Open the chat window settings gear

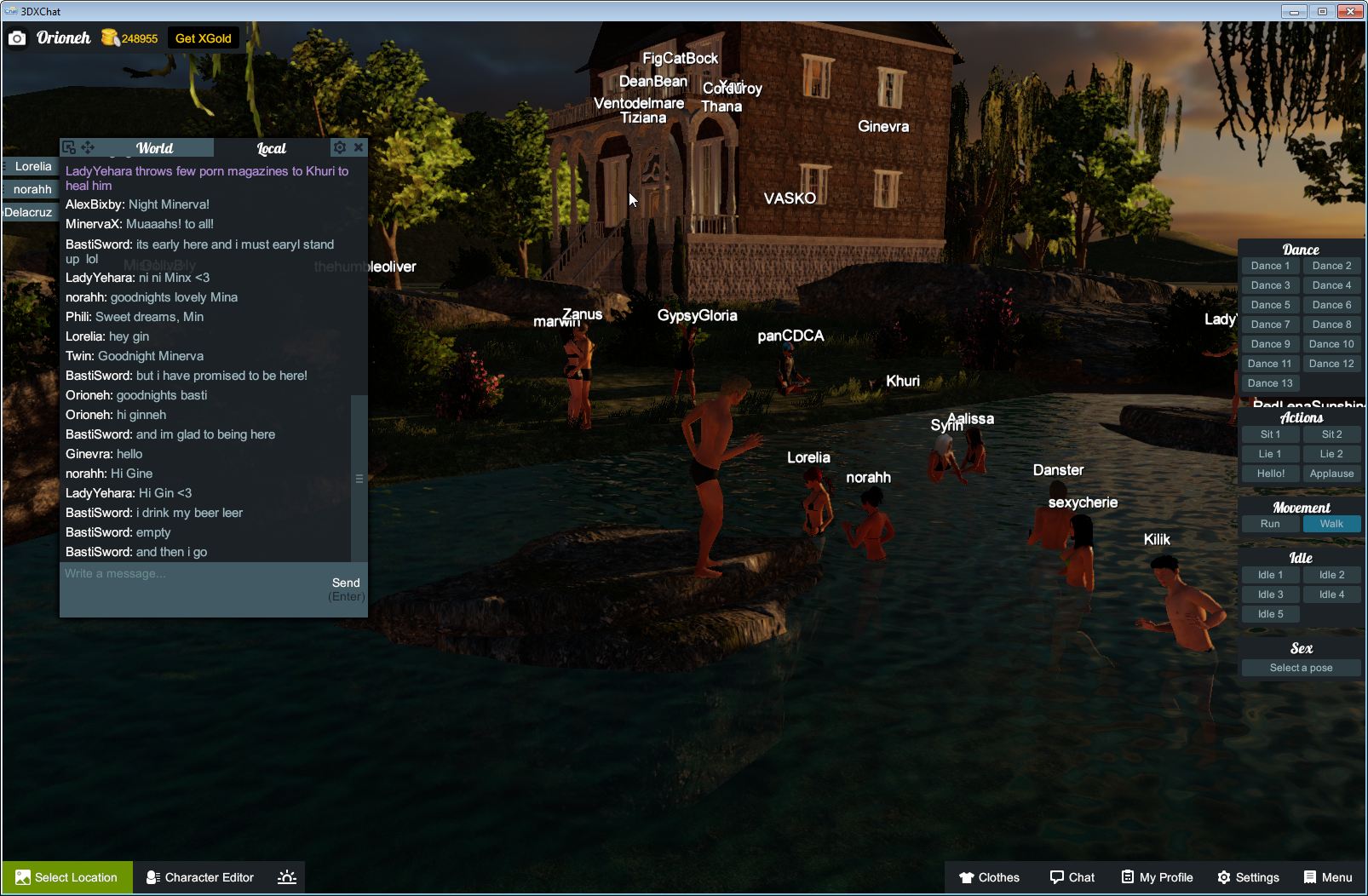click(x=340, y=146)
